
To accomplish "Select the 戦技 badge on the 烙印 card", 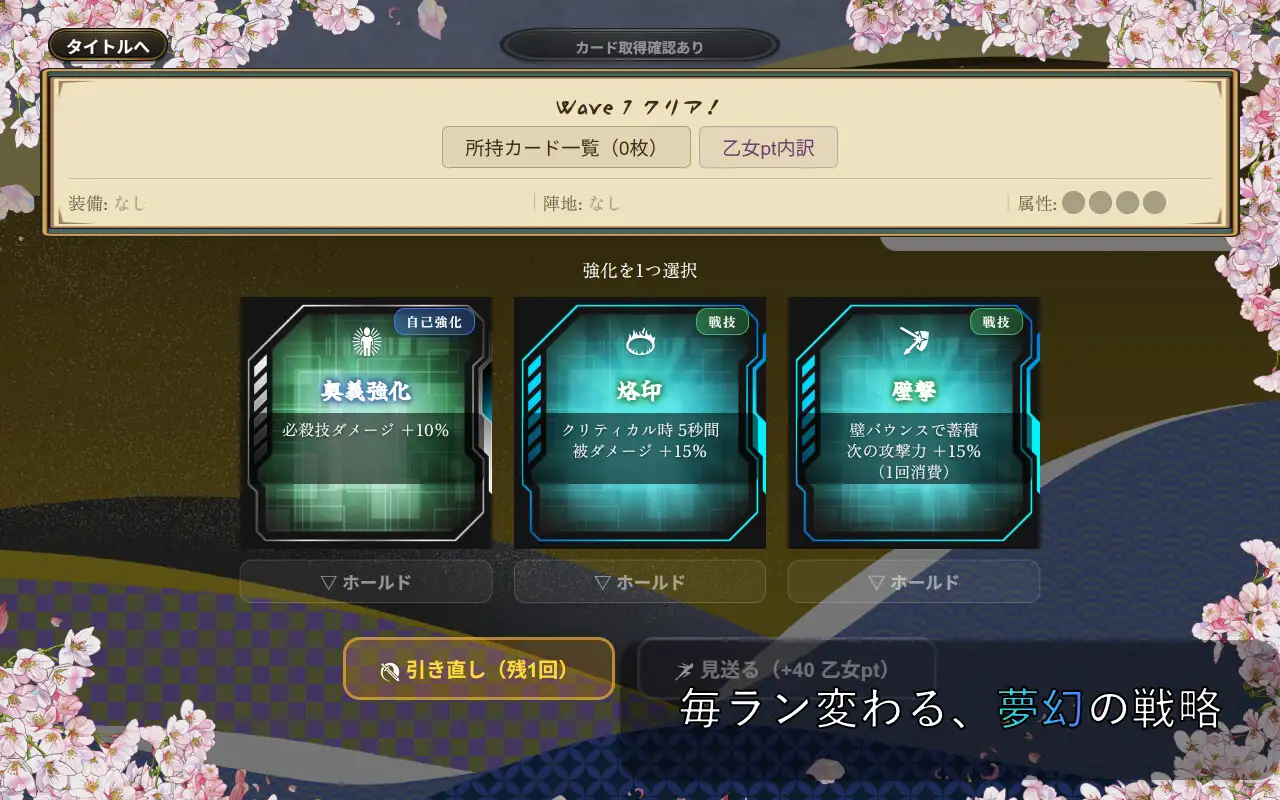I will 722,322.
